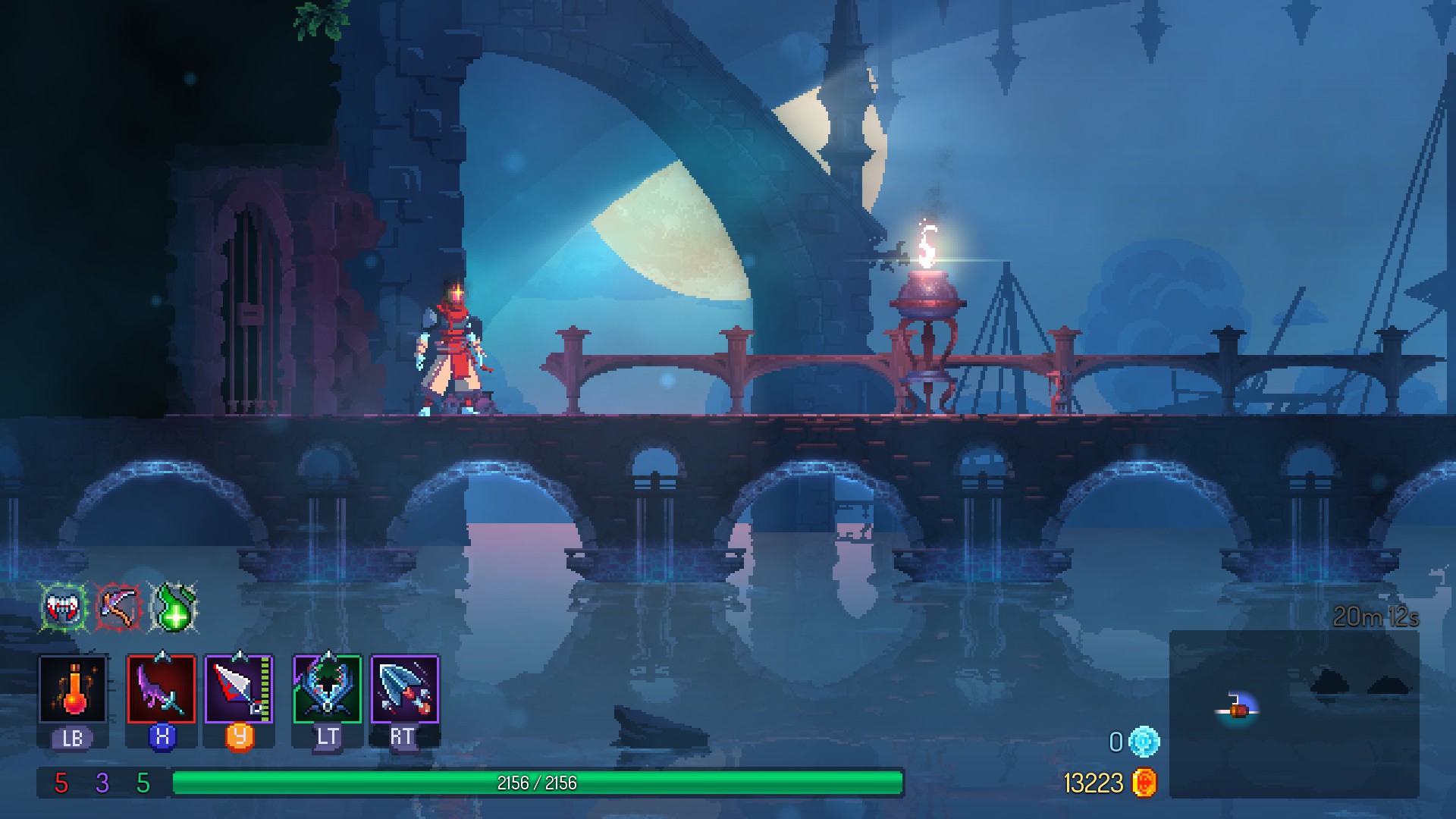
Task: Inspect the vampire fangs mutation icon
Action: (64, 607)
